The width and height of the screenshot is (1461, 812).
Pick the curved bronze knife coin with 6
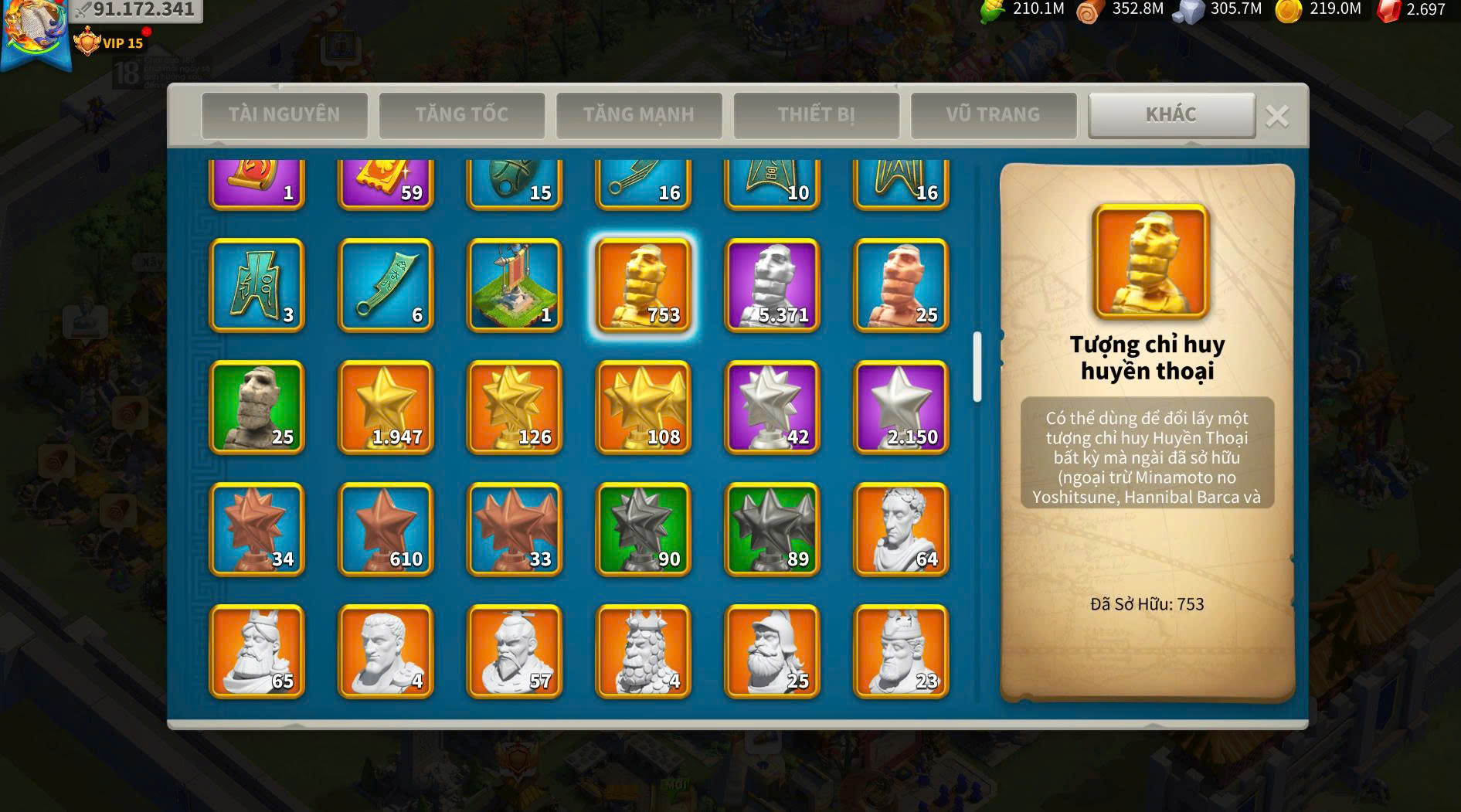[386, 285]
